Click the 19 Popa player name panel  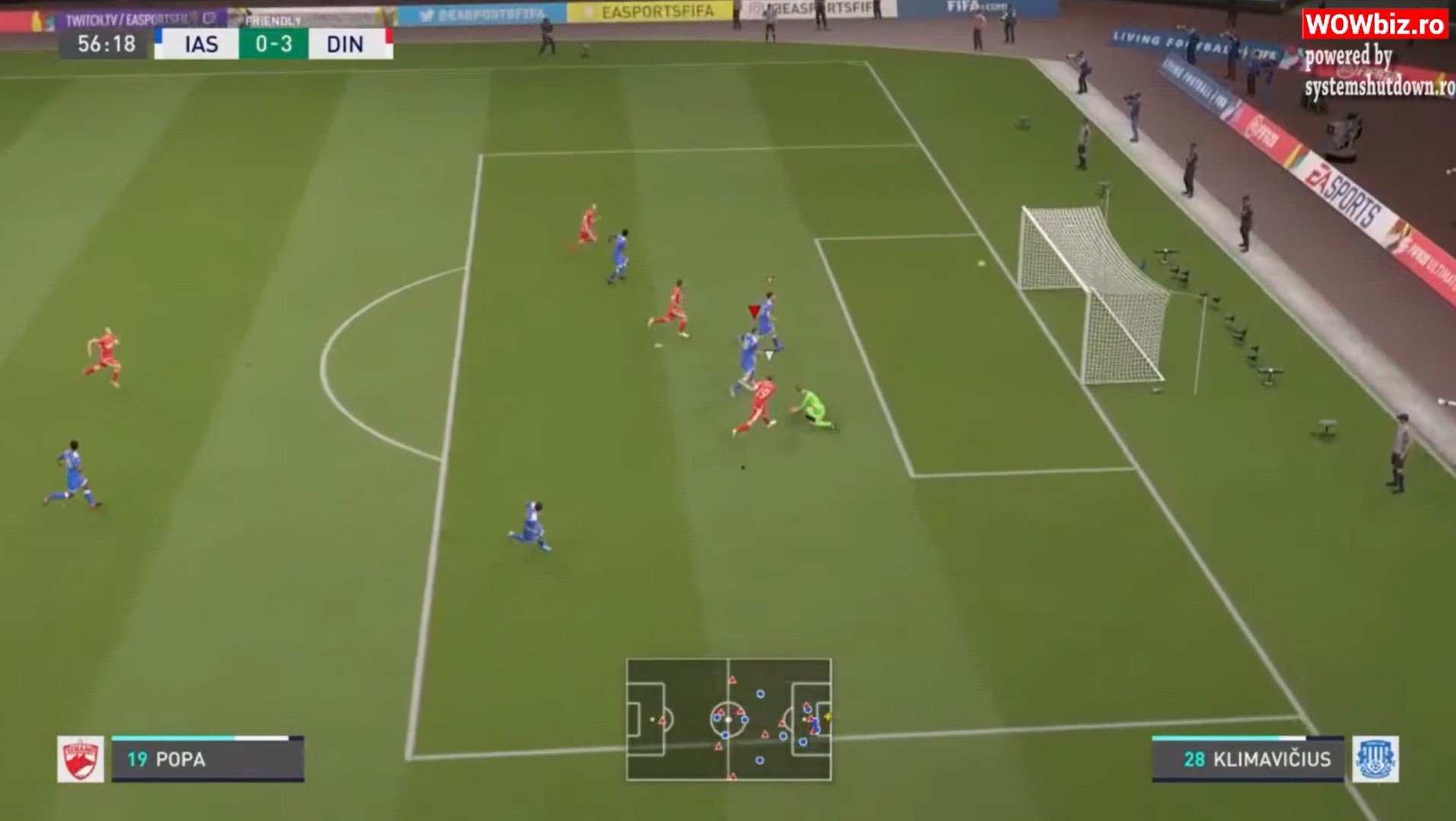coord(208,759)
